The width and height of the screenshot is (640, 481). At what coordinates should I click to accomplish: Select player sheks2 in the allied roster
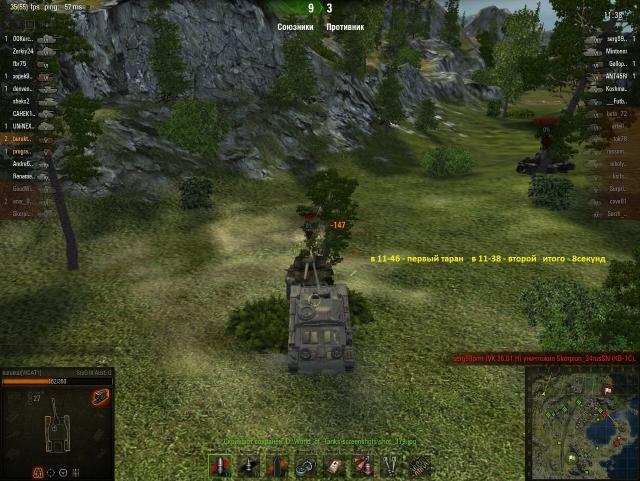22,101
